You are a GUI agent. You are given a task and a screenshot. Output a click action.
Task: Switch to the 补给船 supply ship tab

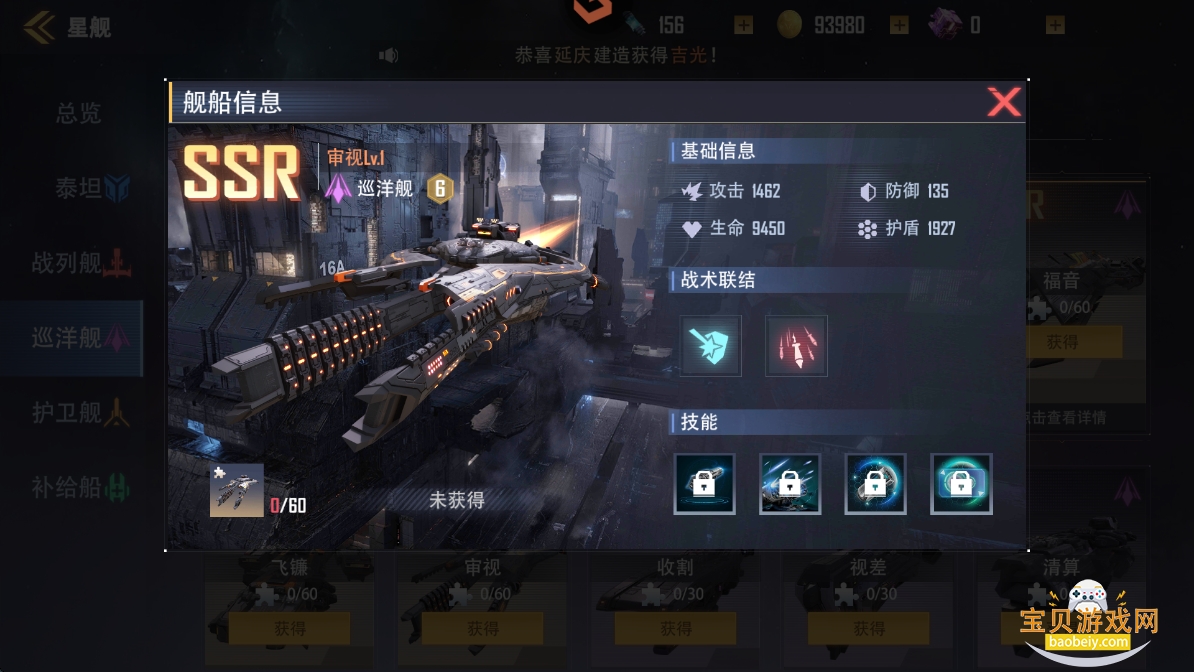point(78,488)
